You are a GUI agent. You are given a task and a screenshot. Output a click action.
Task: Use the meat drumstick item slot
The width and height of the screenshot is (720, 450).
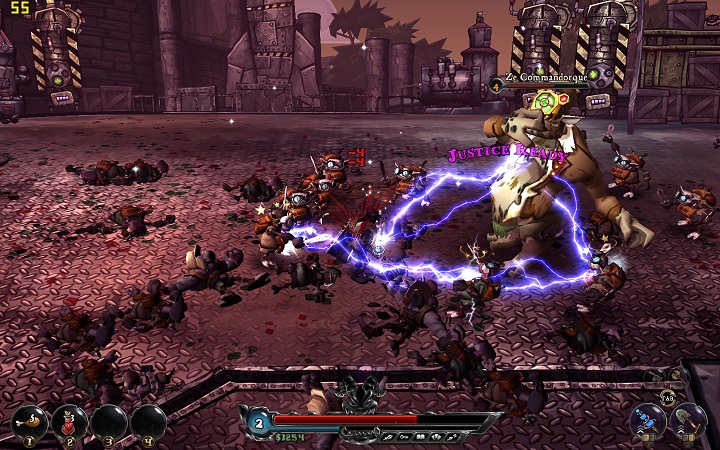(30, 421)
